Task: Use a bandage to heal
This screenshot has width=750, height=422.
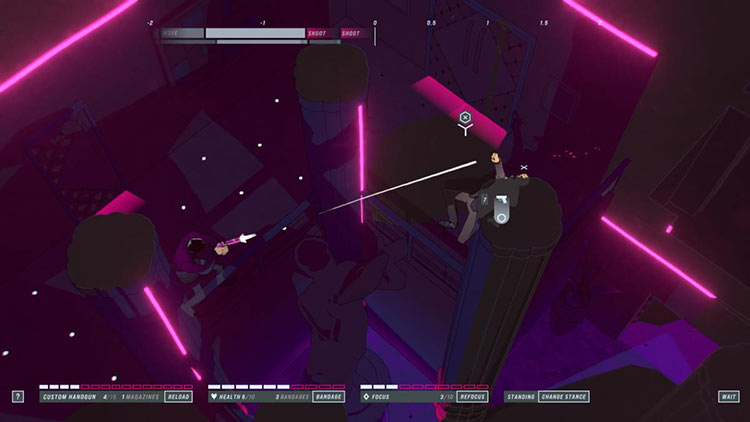Action: coord(329,397)
